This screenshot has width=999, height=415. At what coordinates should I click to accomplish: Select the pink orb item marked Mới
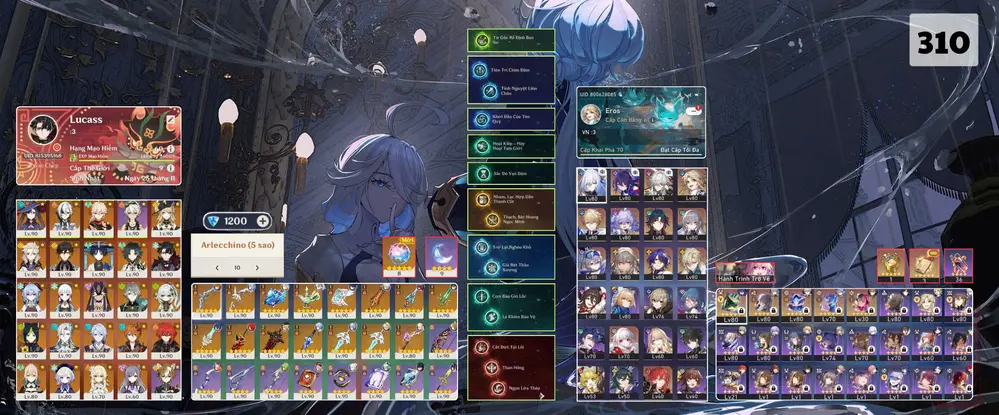click(x=399, y=255)
